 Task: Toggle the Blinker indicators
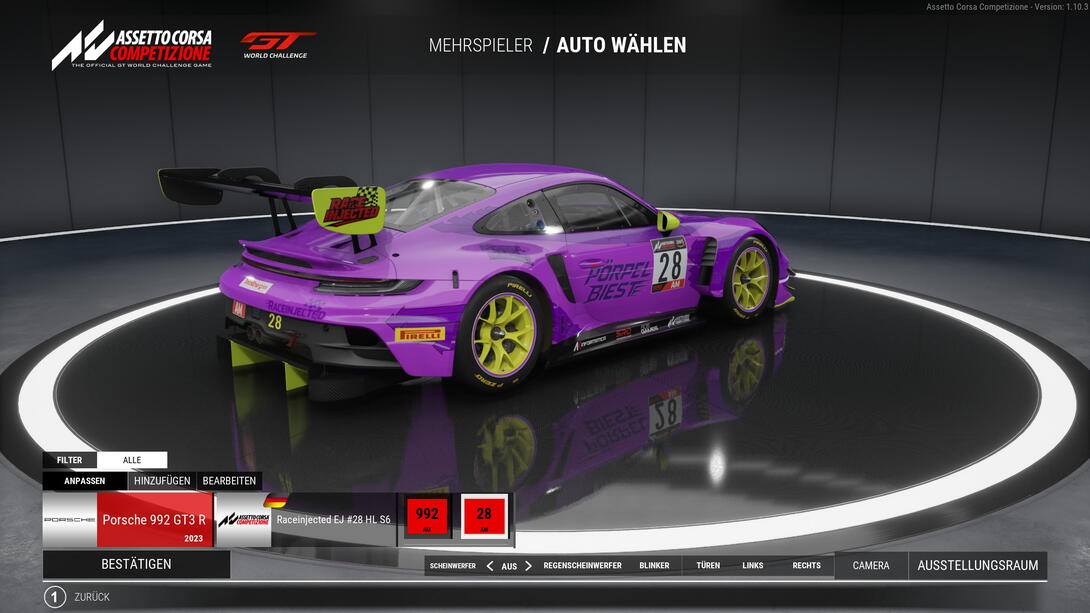point(654,566)
